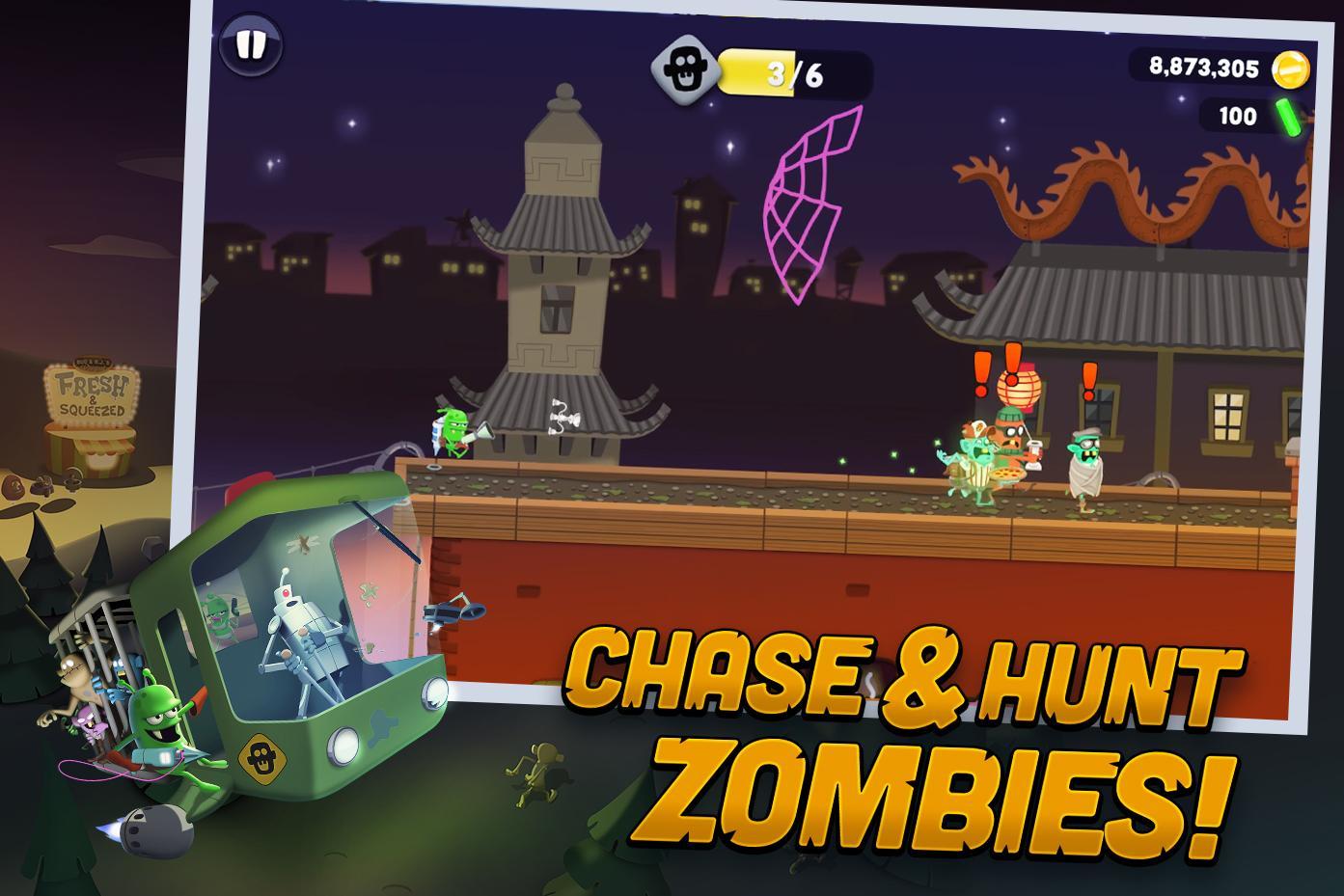1344x896 pixels.
Task: Pause the game with the pause button
Action: click(249, 45)
